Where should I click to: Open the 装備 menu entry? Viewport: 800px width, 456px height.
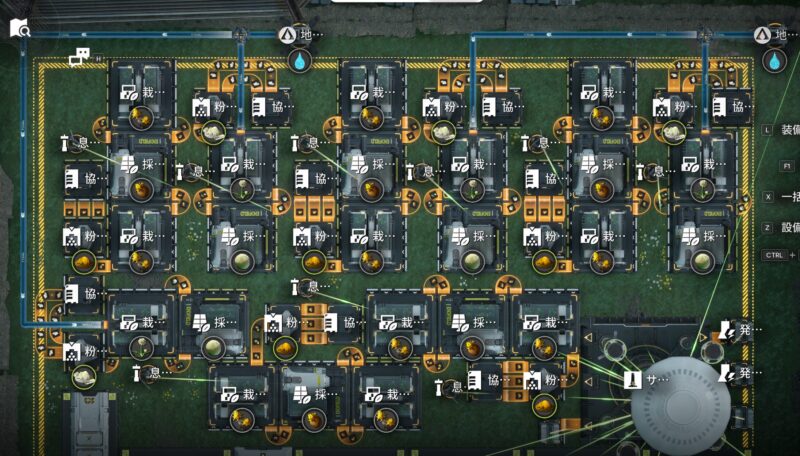point(788,129)
